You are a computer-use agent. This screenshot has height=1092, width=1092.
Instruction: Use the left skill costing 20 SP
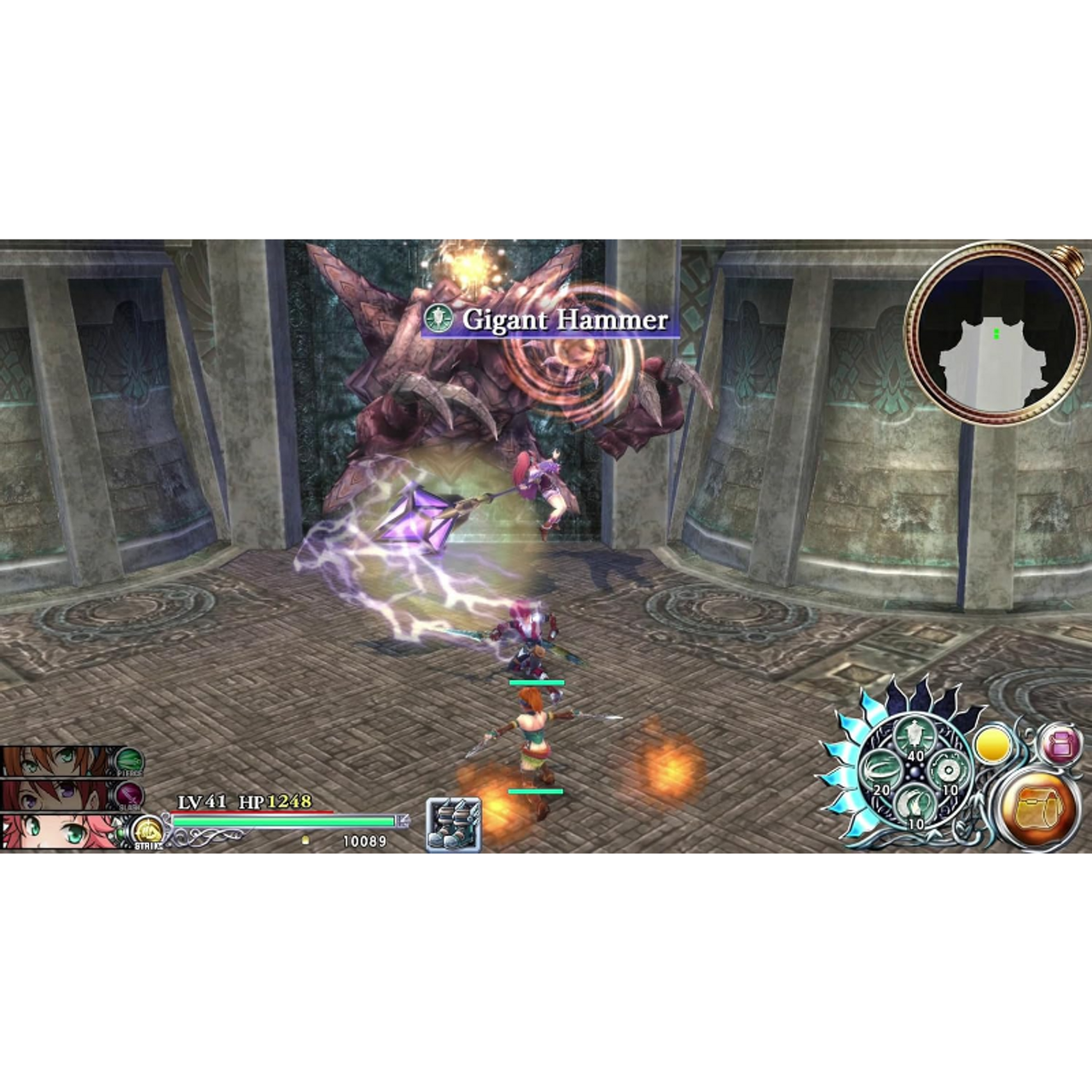click(x=879, y=773)
